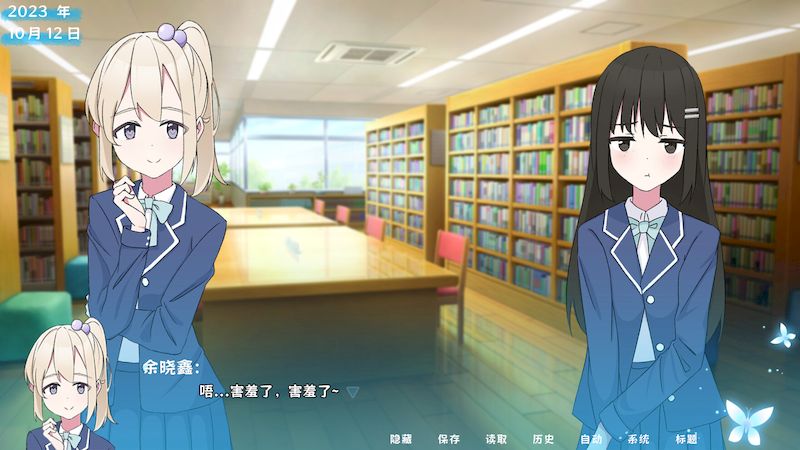The height and width of the screenshot is (450, 800).
Task: Toggle 自动 auto-play mode
Action: (591, 439)
